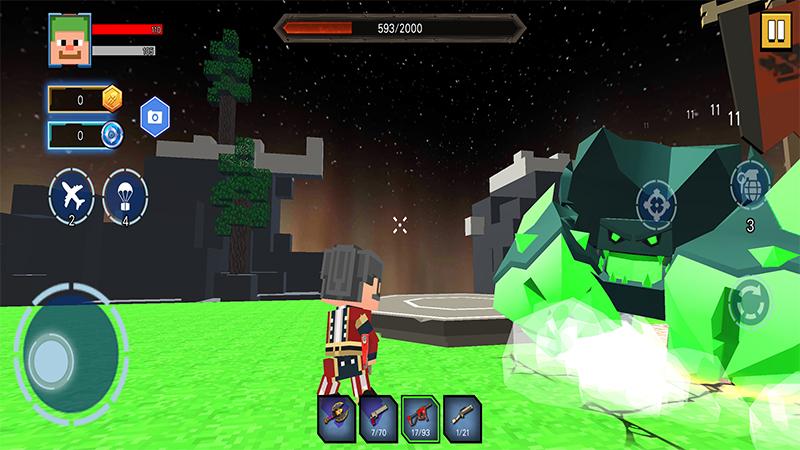
Task: Open the blue camera screenshot button
Action: 154,117
